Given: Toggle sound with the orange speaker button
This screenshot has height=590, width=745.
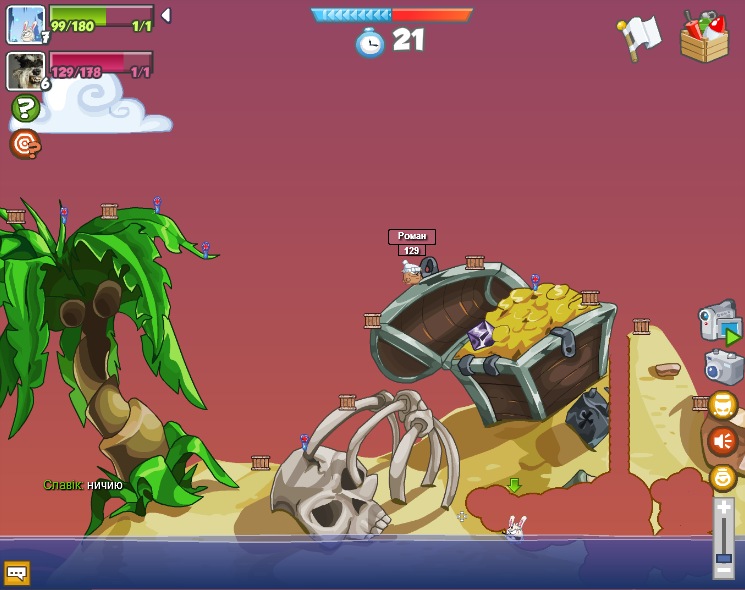Looking at the screenshot, I should pos(723,440).
